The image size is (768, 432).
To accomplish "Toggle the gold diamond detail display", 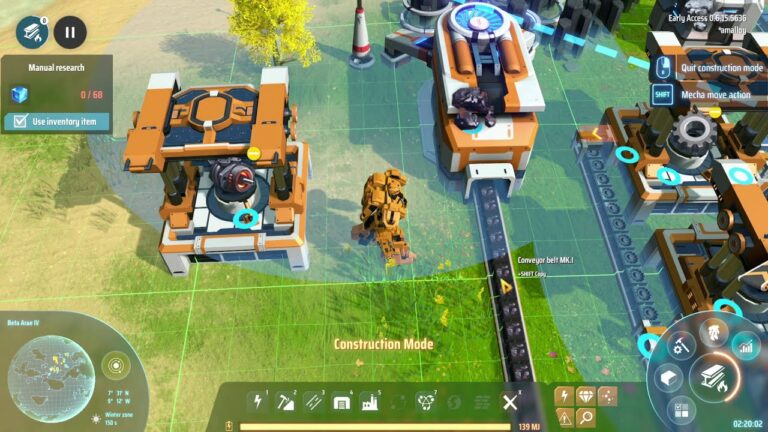I will coord(585,396).
